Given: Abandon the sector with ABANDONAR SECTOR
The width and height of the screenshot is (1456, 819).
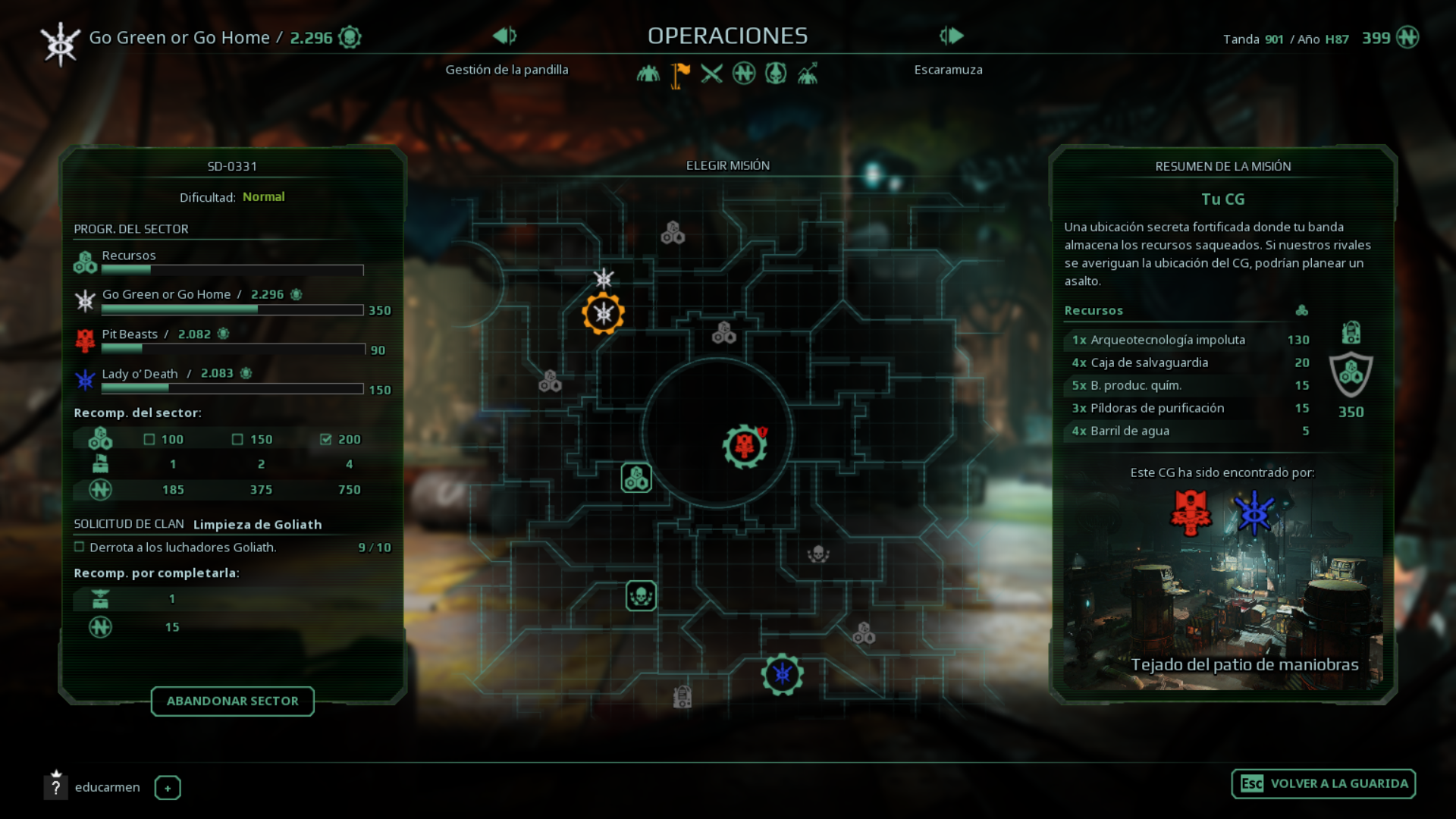Looking at the screenshot, I should coord(232,701).
